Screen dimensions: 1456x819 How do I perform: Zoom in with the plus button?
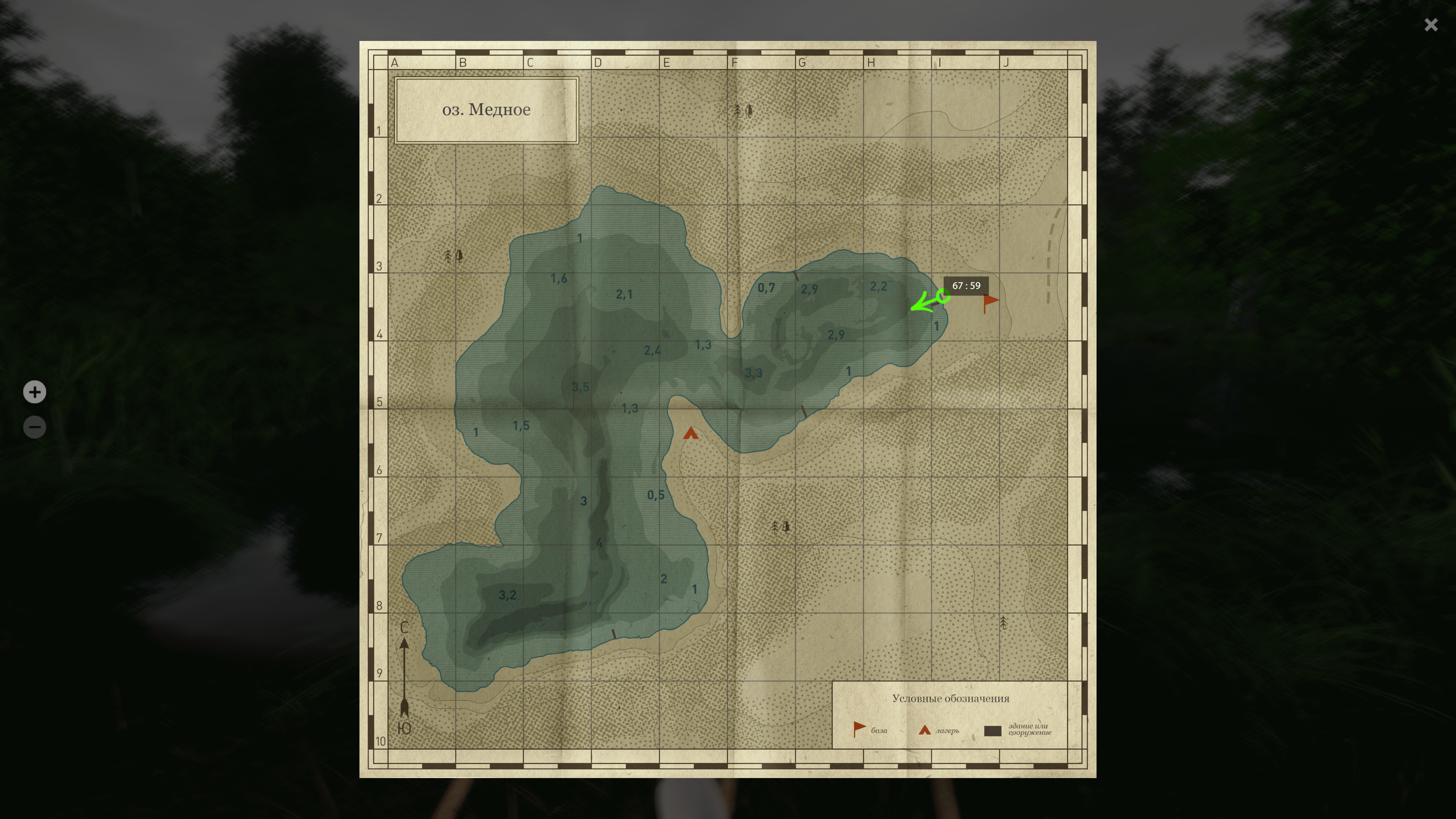point(35,392)
